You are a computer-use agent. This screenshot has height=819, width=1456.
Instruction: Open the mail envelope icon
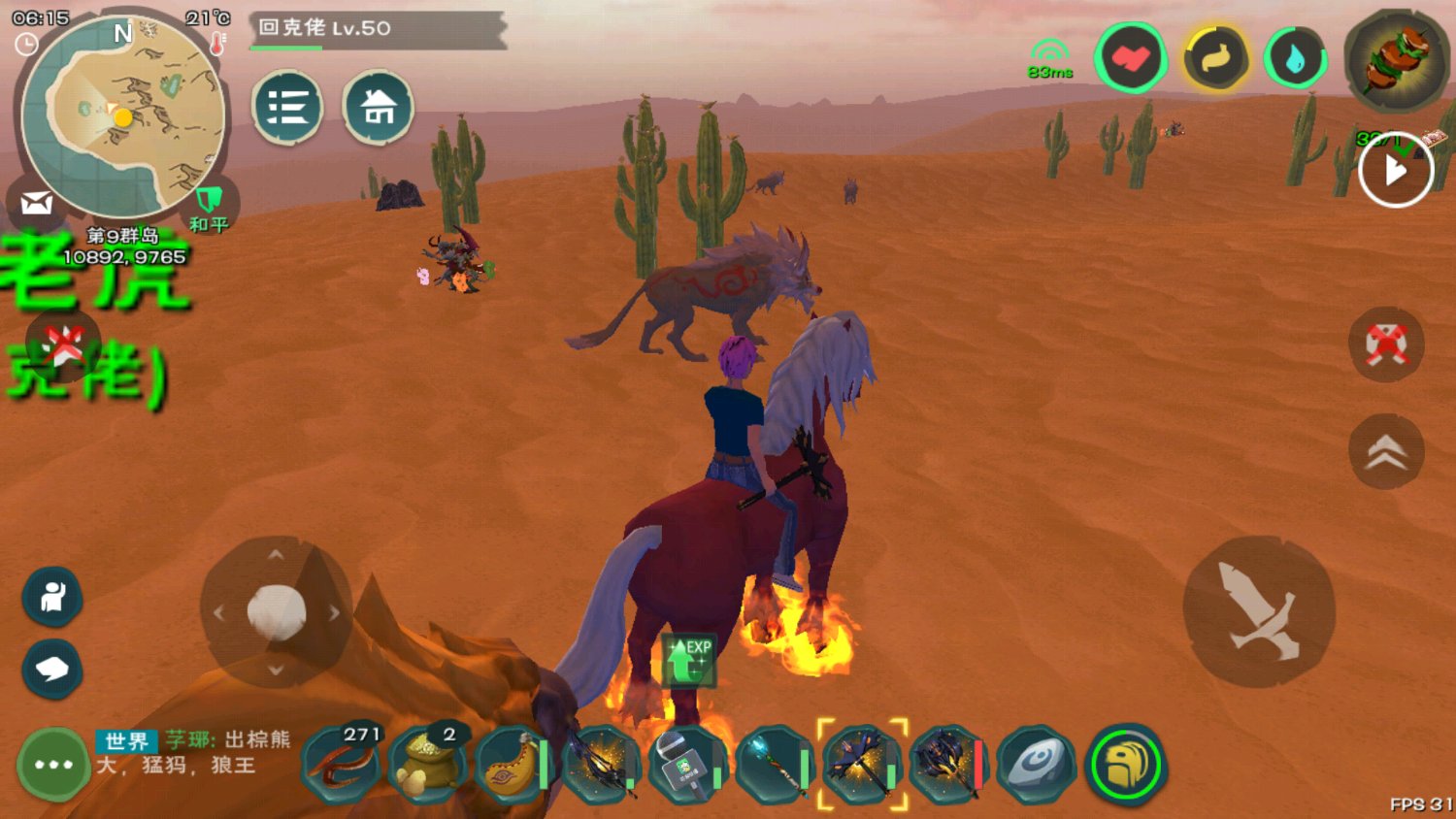(36, 204)
